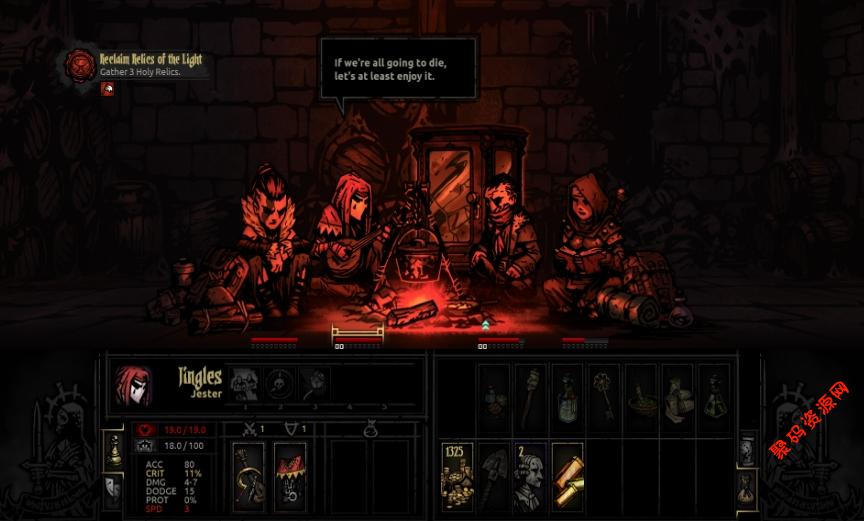Screen dimensions: 864x521
Task: Choose the third camping skill icon
Action: [314, 383]
